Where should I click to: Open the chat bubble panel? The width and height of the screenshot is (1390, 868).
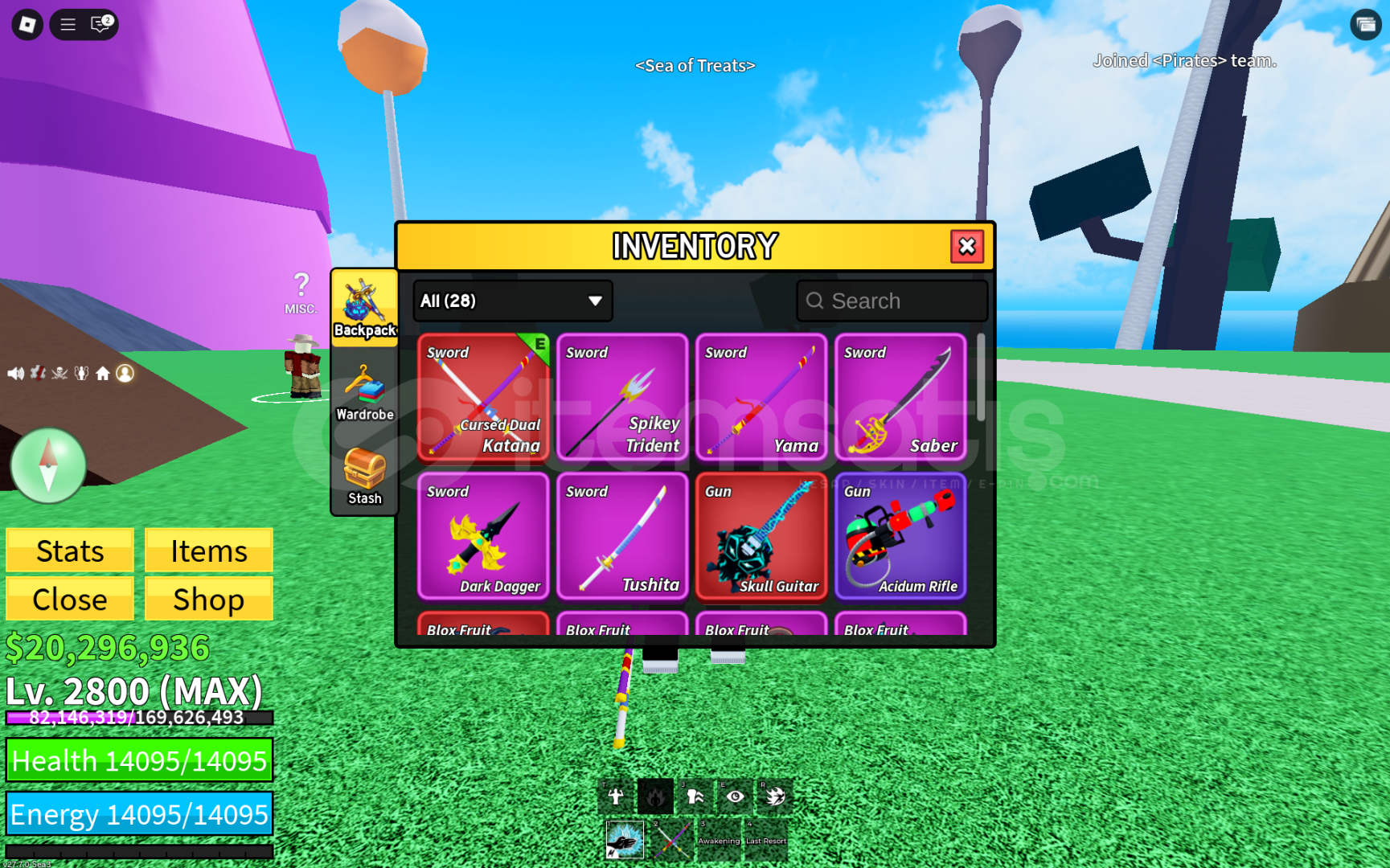(99, 25)
